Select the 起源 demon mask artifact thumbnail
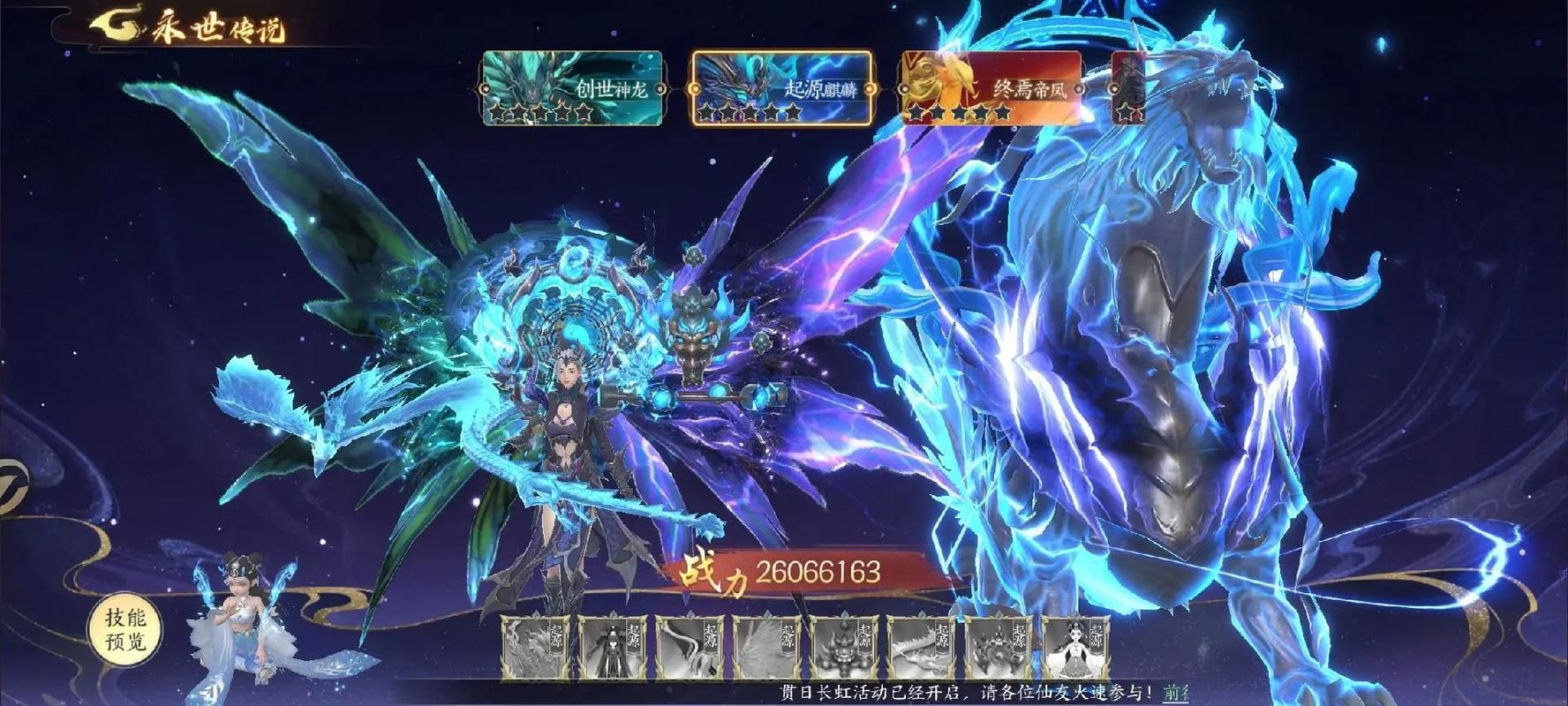This screenshot has height=706, width=1568. point(844,648)
